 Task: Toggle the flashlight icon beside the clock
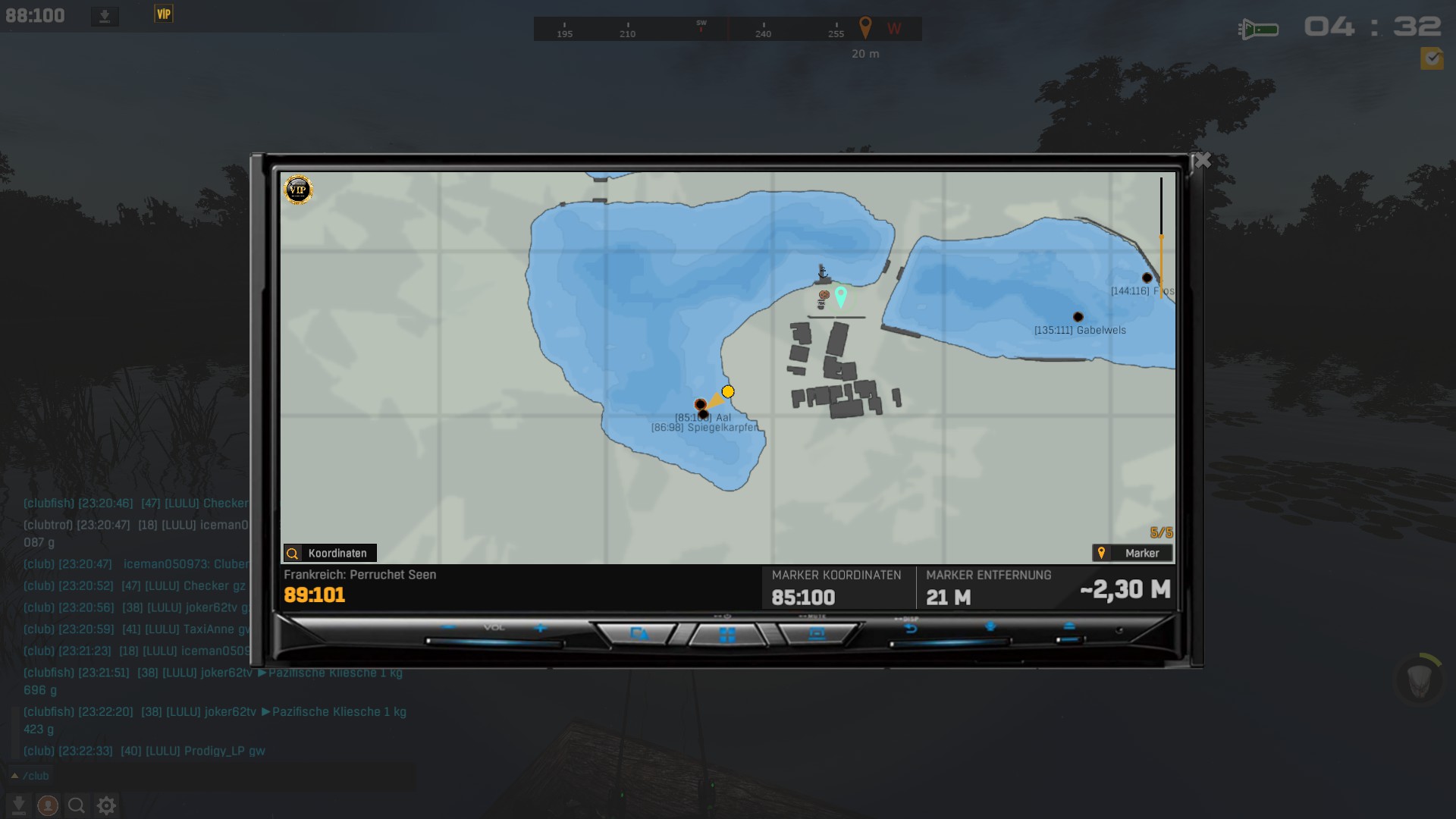[1259, 30]
